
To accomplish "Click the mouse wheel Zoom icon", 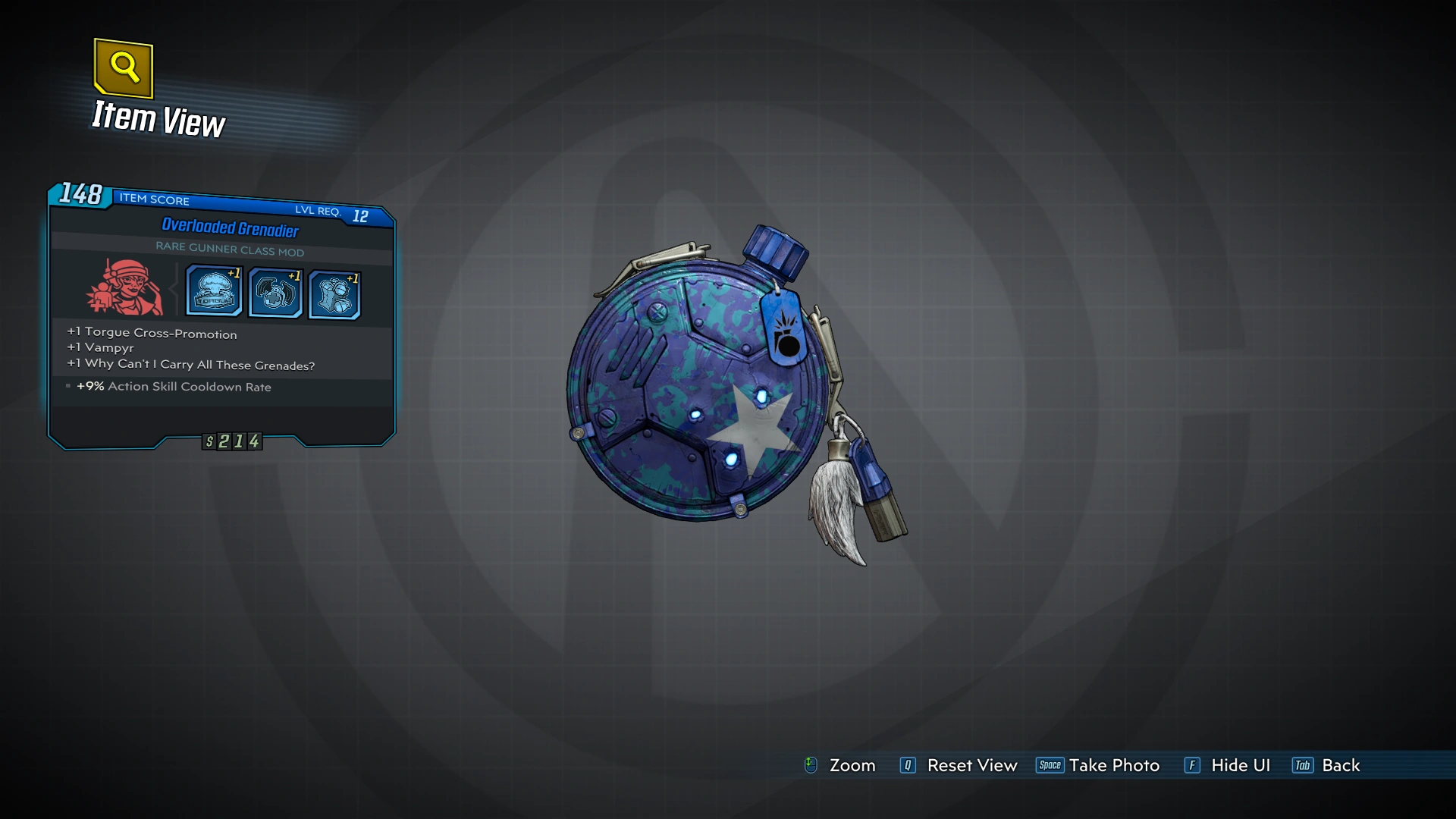I will point(811,765).
